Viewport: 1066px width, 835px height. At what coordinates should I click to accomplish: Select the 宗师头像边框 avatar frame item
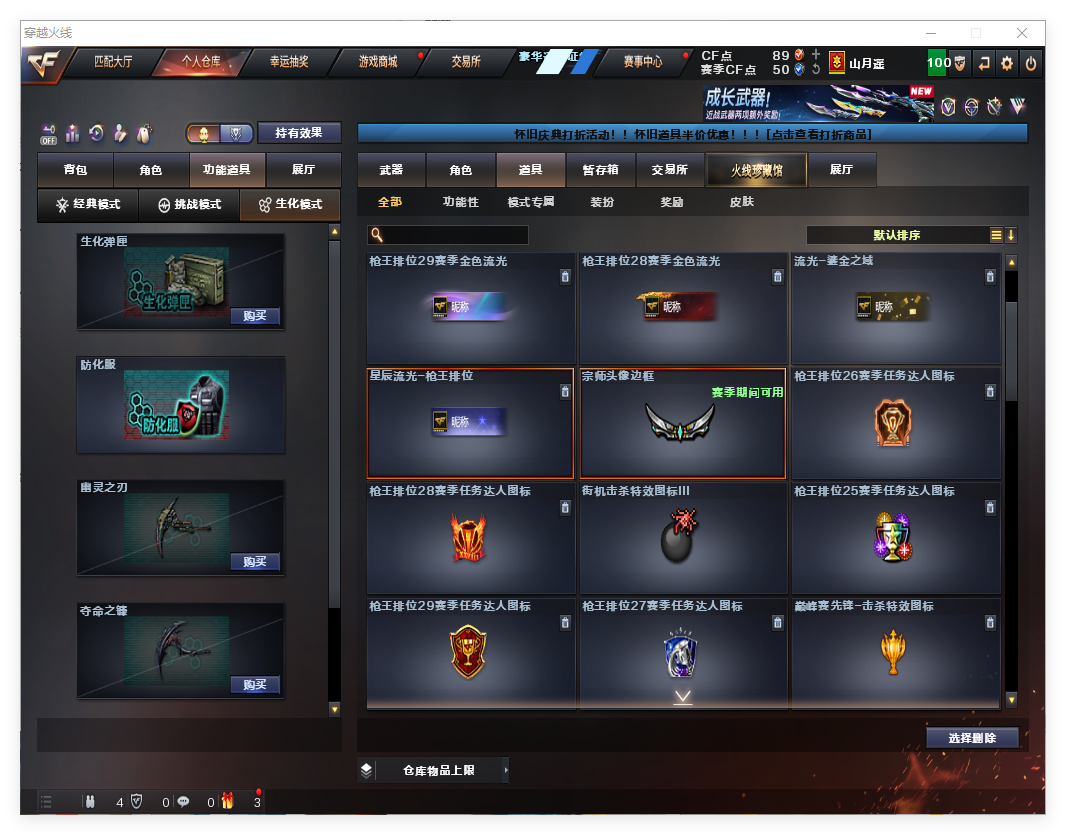coord(682,423)
